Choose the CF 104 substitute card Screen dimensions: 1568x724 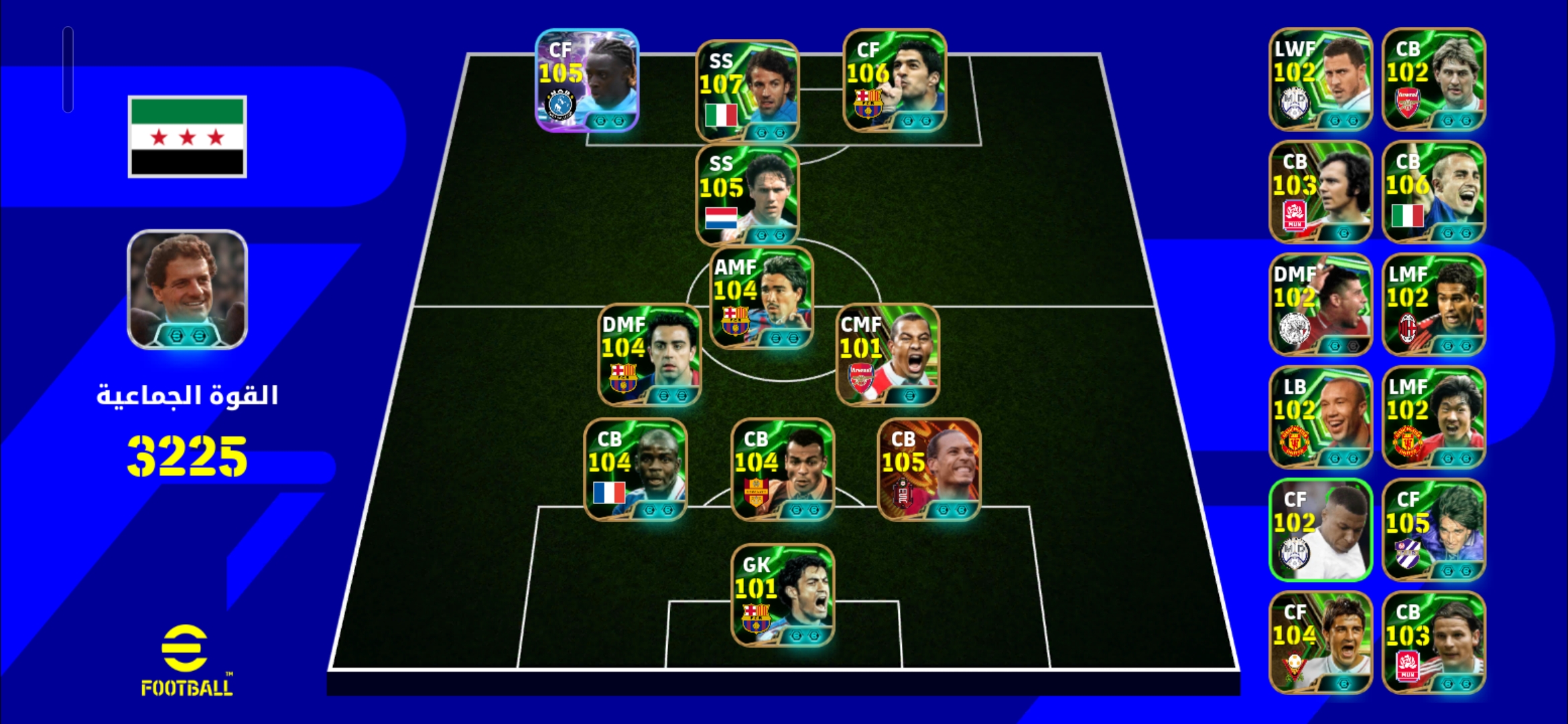[x=1321, y=642]
